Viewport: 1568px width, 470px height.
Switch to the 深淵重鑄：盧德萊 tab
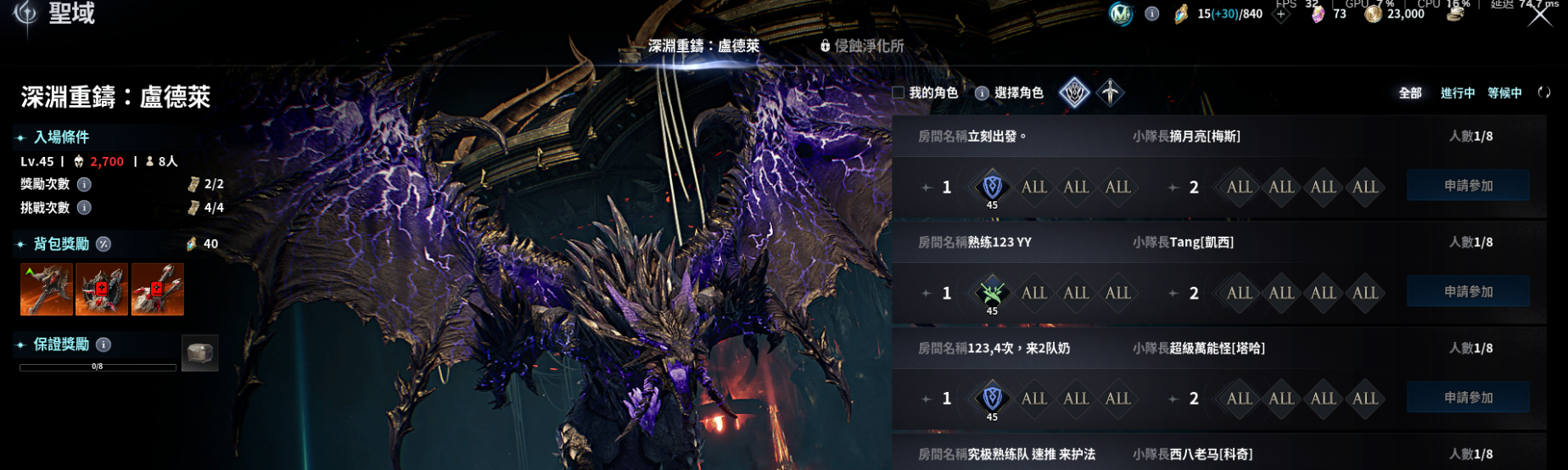click(x=703, y=46)
